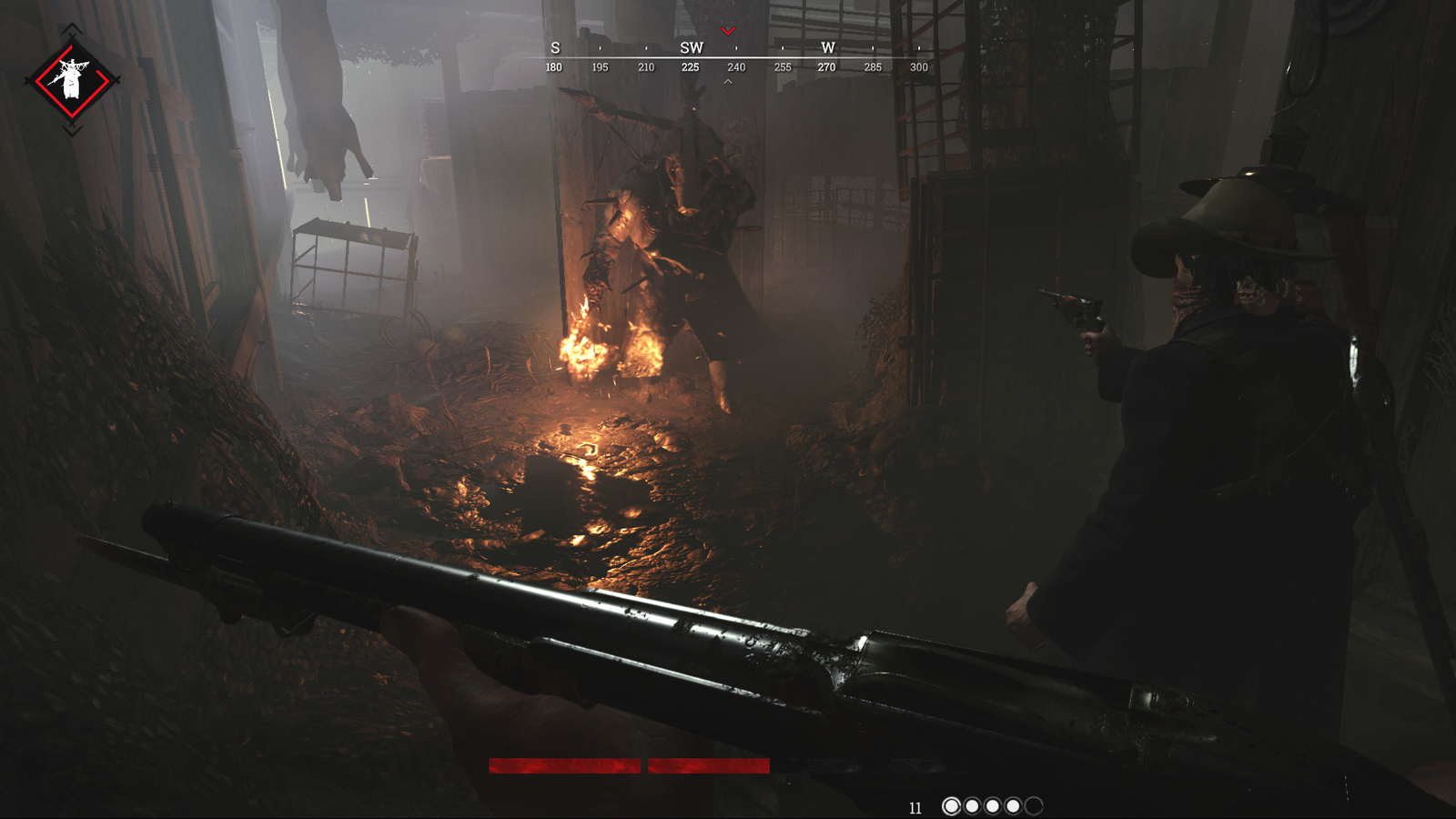1456x819 pixels.
Task: Select the first loaded ammo round indicator
Action: pyautogui.click(x=953, y=804)
